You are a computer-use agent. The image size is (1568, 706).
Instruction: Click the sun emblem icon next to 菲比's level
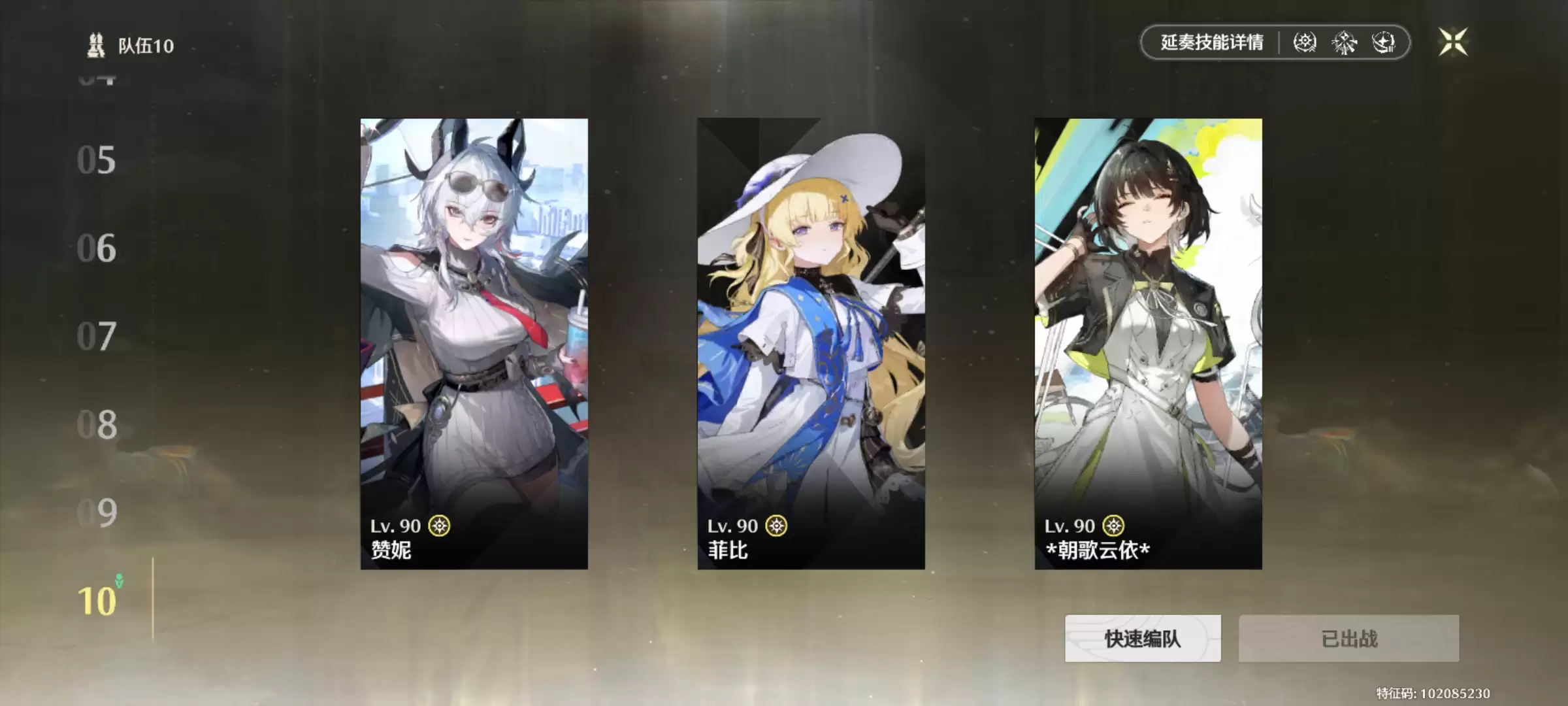point(775,526)
